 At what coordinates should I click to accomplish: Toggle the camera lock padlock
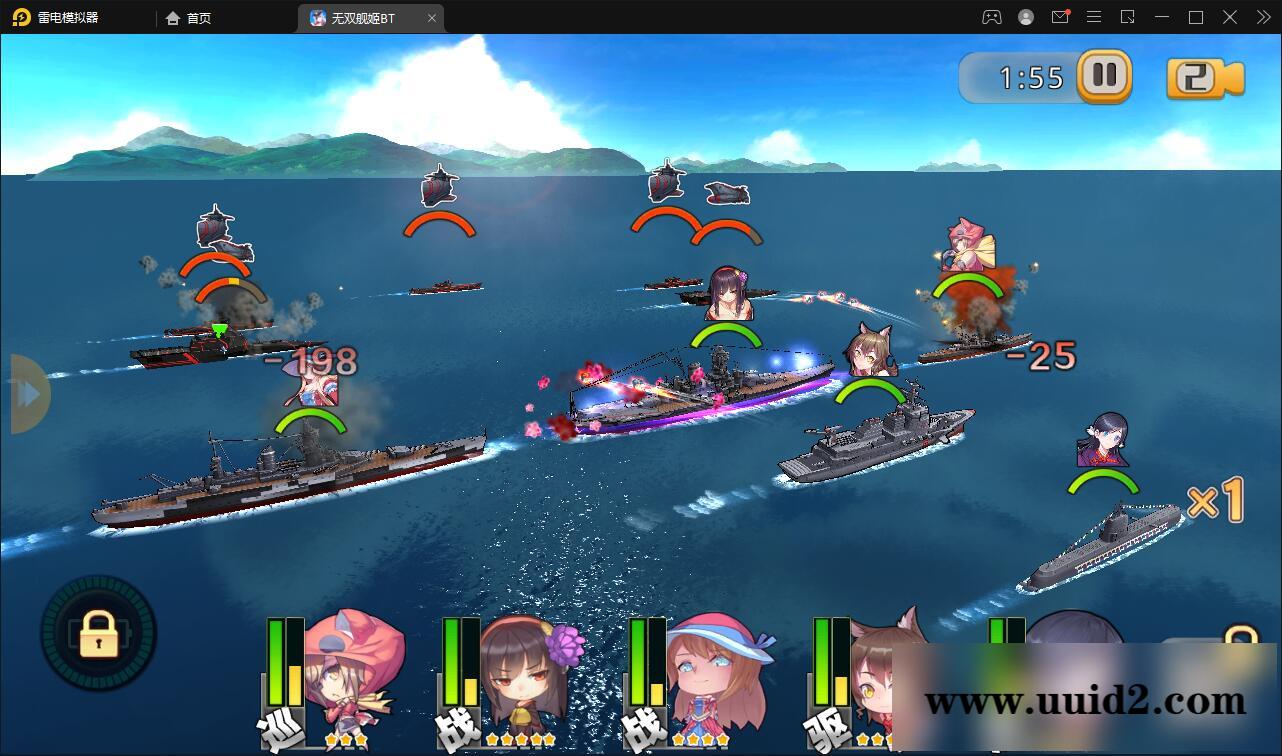98,635
